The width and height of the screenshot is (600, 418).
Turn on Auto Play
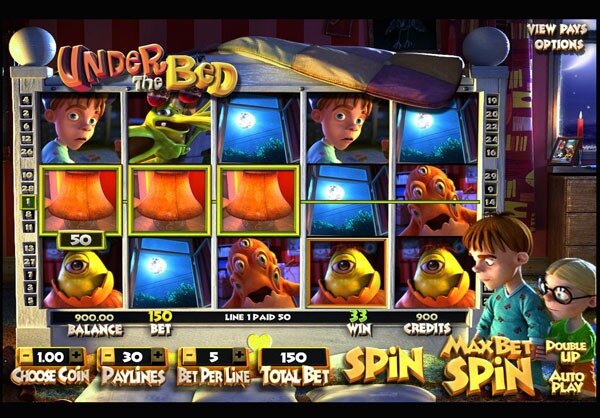point(568,379)
